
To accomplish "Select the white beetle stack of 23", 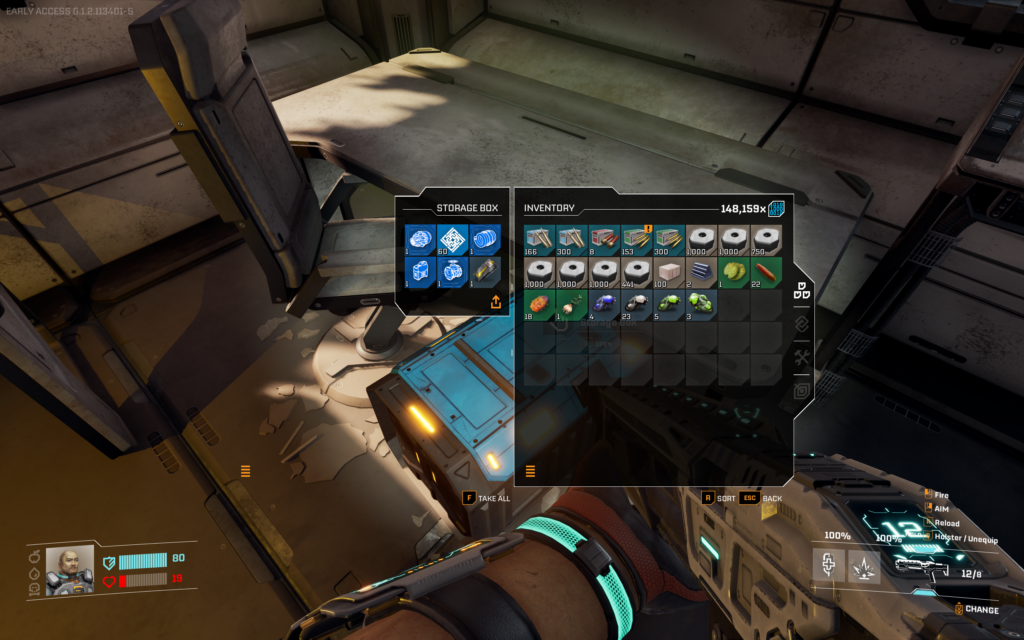I will pos(636,304).
